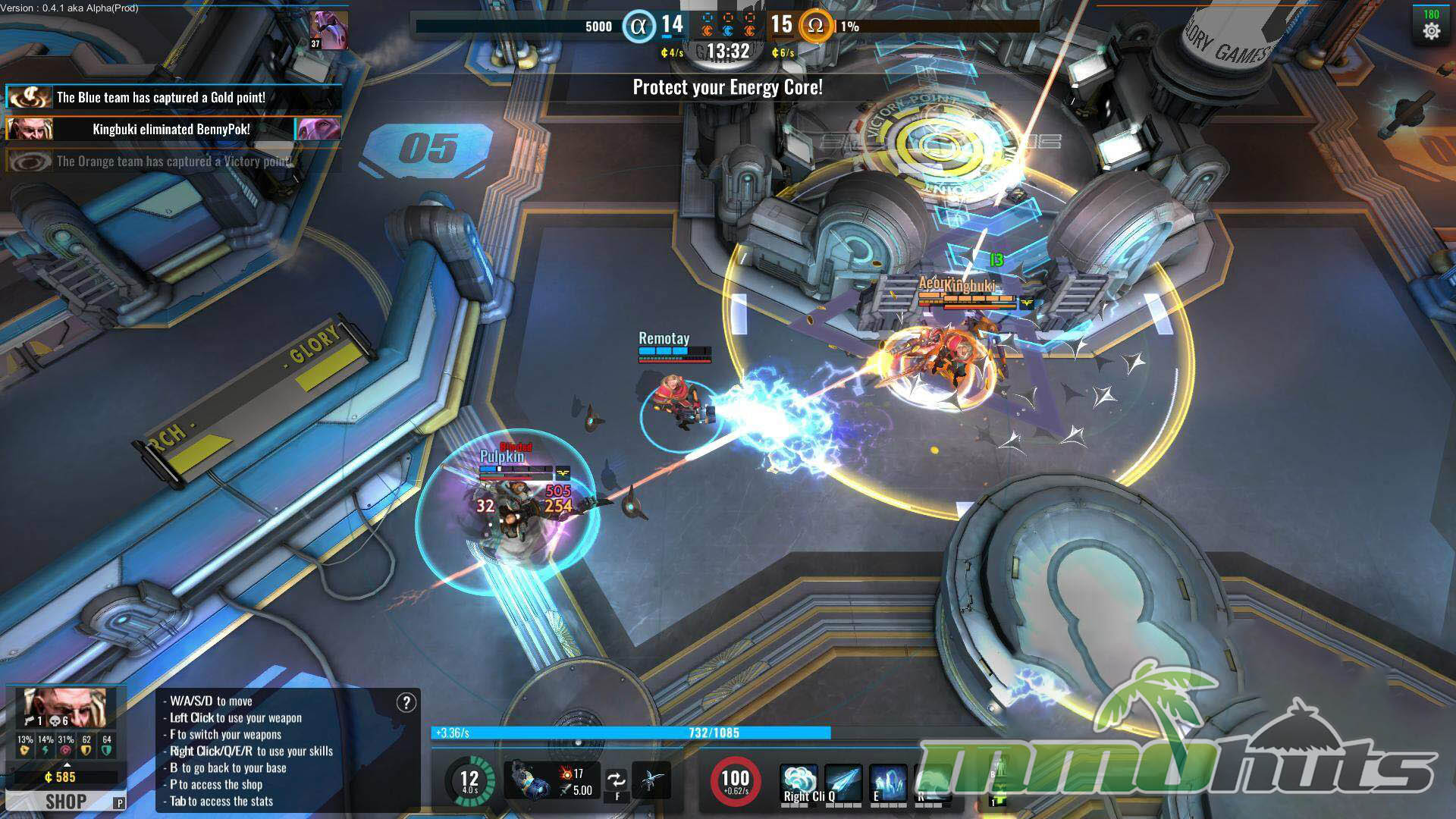Click the blue Alpha team emblem

639,27
